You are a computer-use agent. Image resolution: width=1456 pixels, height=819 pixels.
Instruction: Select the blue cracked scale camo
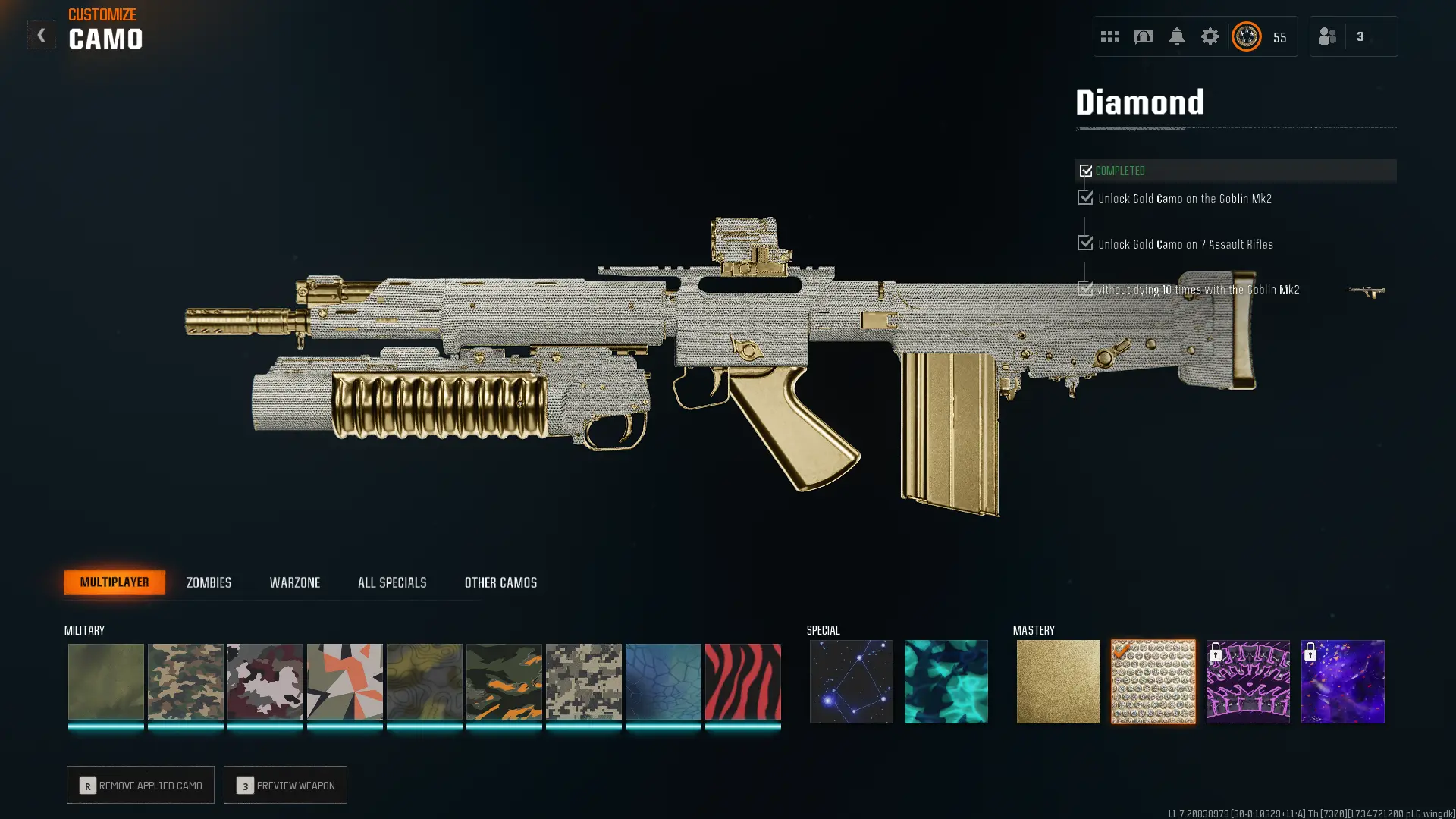[663, 681]
